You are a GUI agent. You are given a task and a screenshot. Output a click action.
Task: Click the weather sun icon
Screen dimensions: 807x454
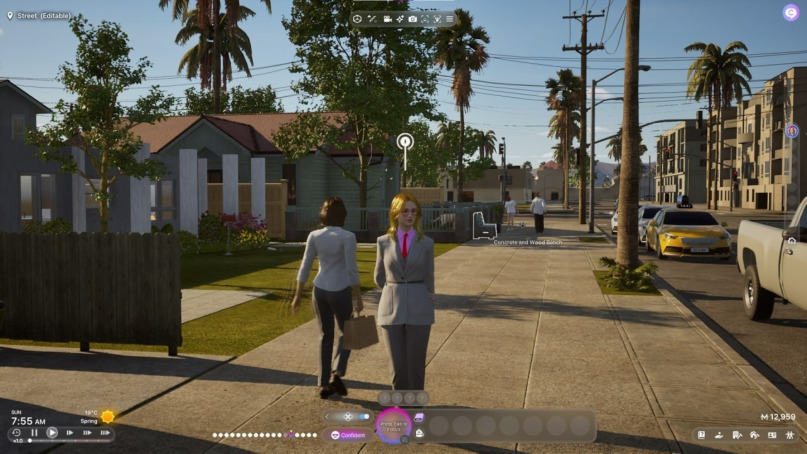tap(107, 416)
